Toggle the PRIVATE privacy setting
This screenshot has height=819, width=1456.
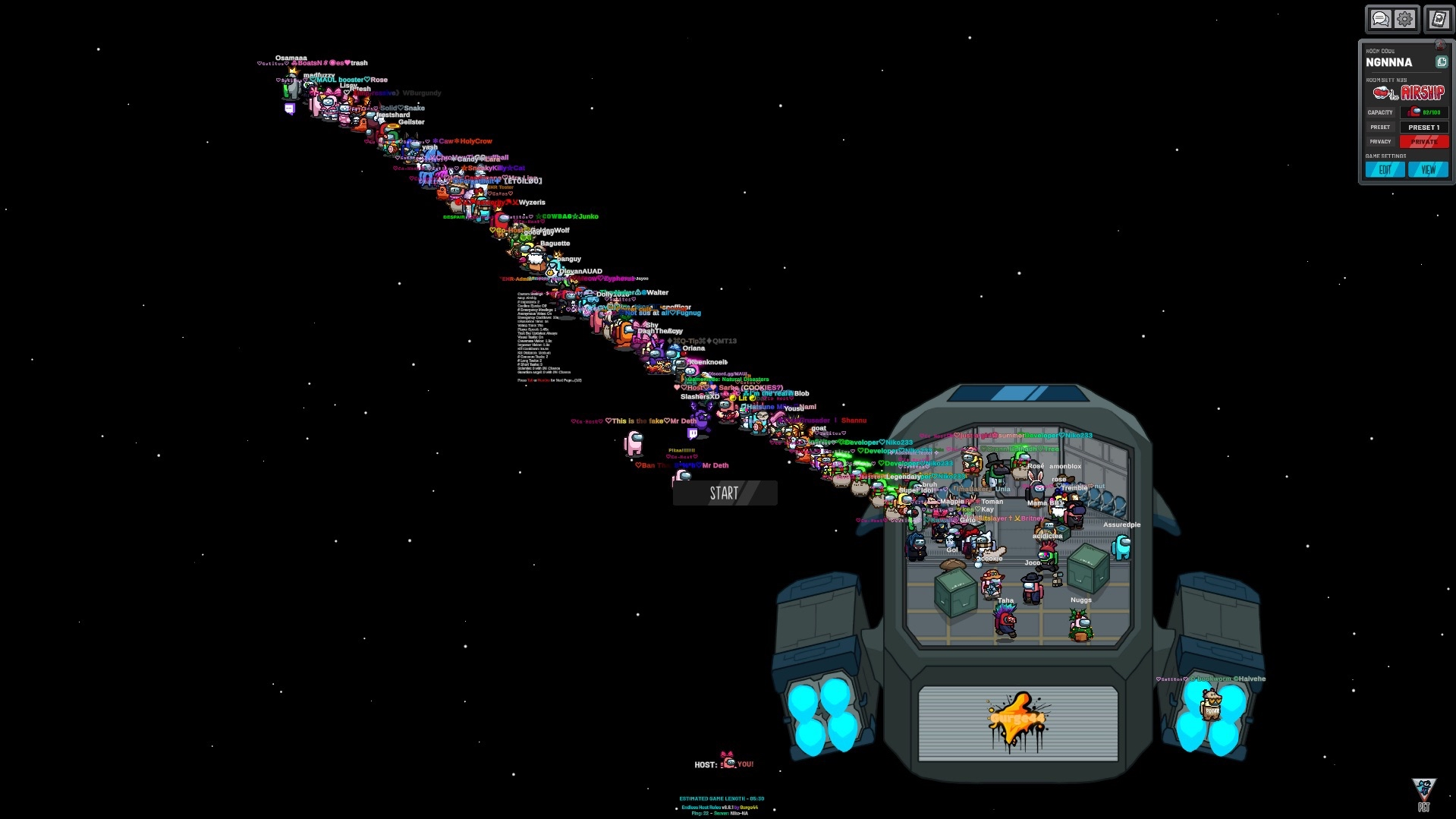point(1423,141)
